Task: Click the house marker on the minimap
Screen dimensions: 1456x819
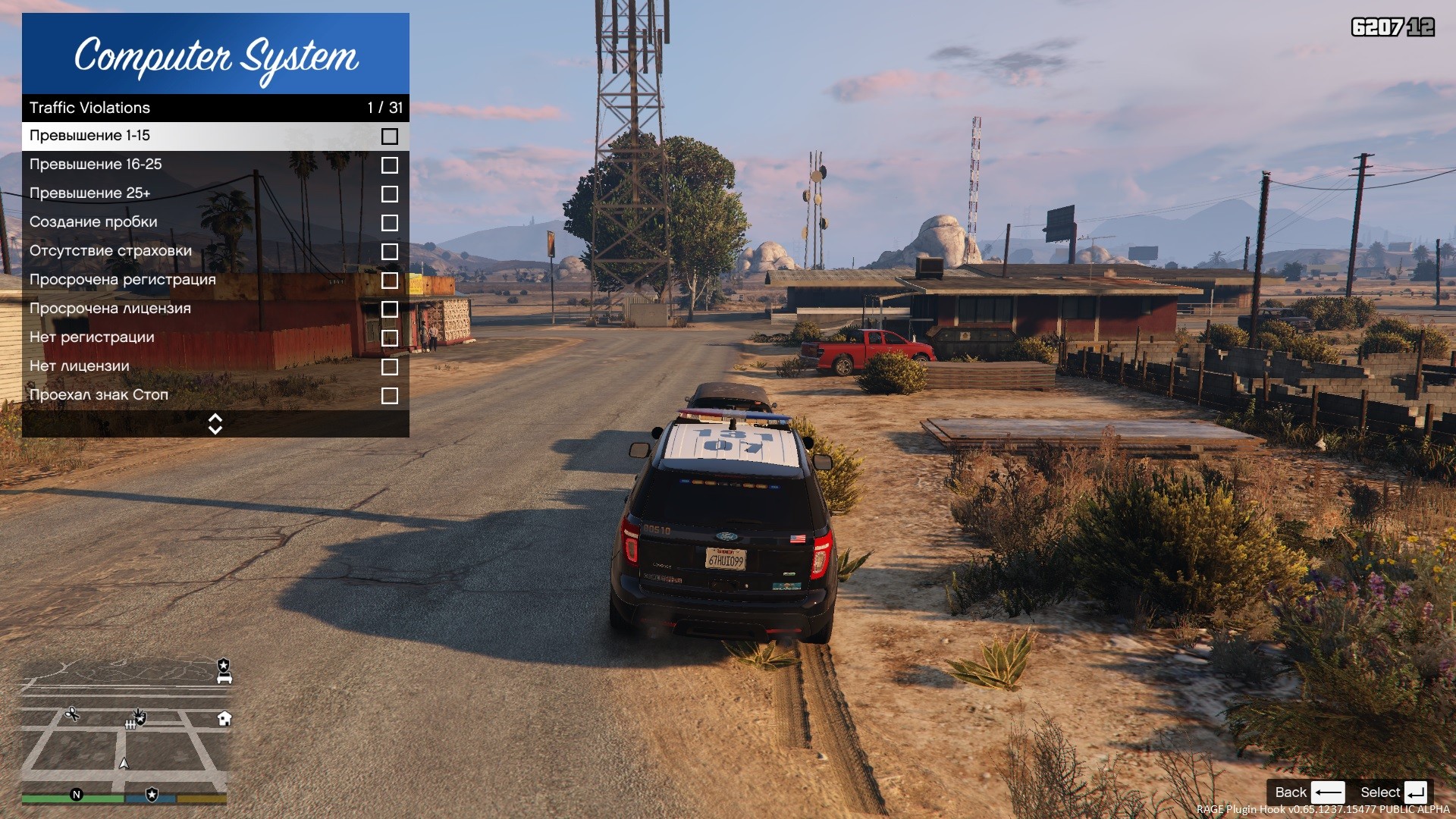Action: (x=224, y=718)
